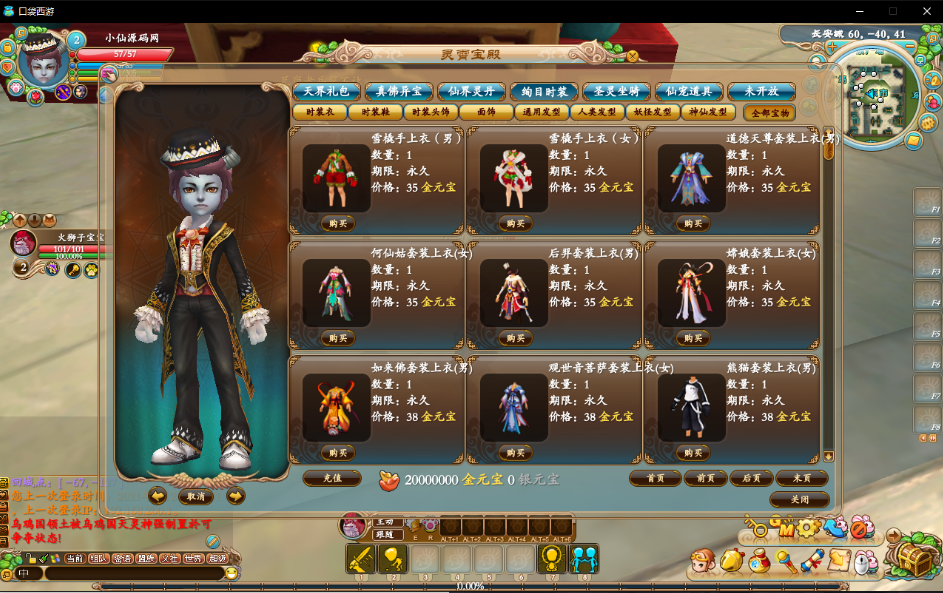943x593 pixels.
Task: Jump to the 末页 last page
Action: (801, 478)
